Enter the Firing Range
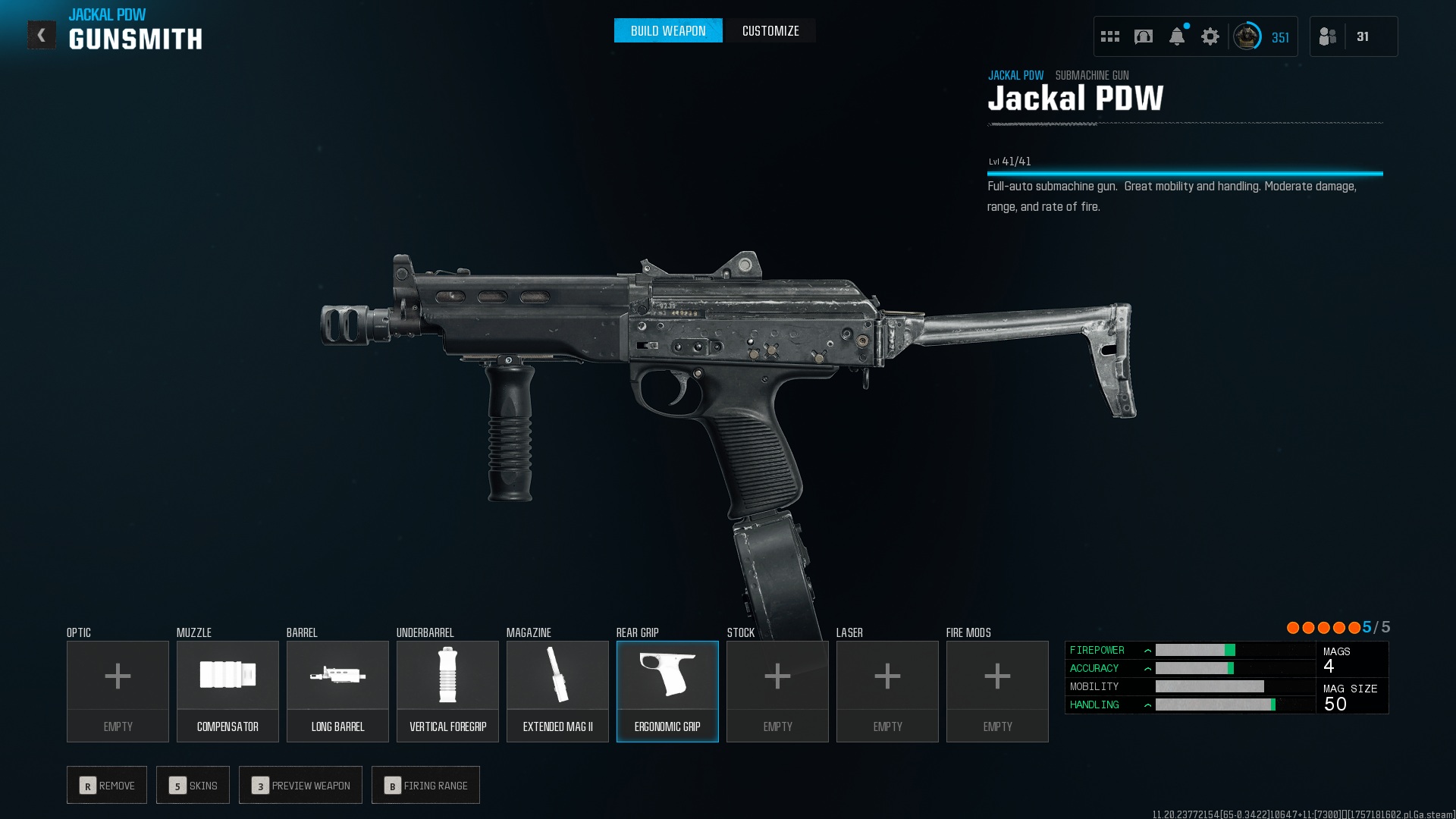1456x819 pixels. point(425,785)
